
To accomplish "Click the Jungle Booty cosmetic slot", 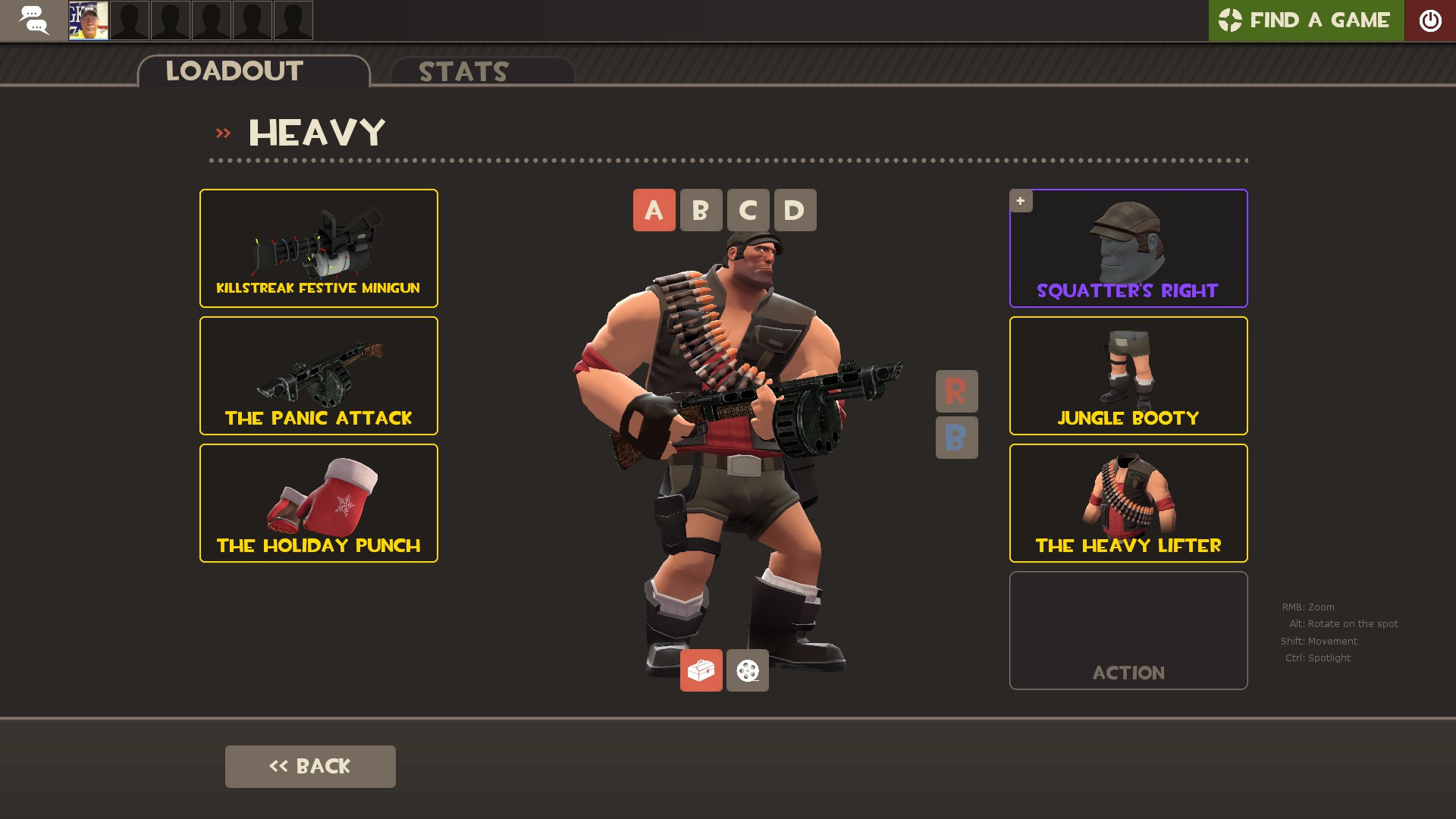I will tap(1128, 375).
